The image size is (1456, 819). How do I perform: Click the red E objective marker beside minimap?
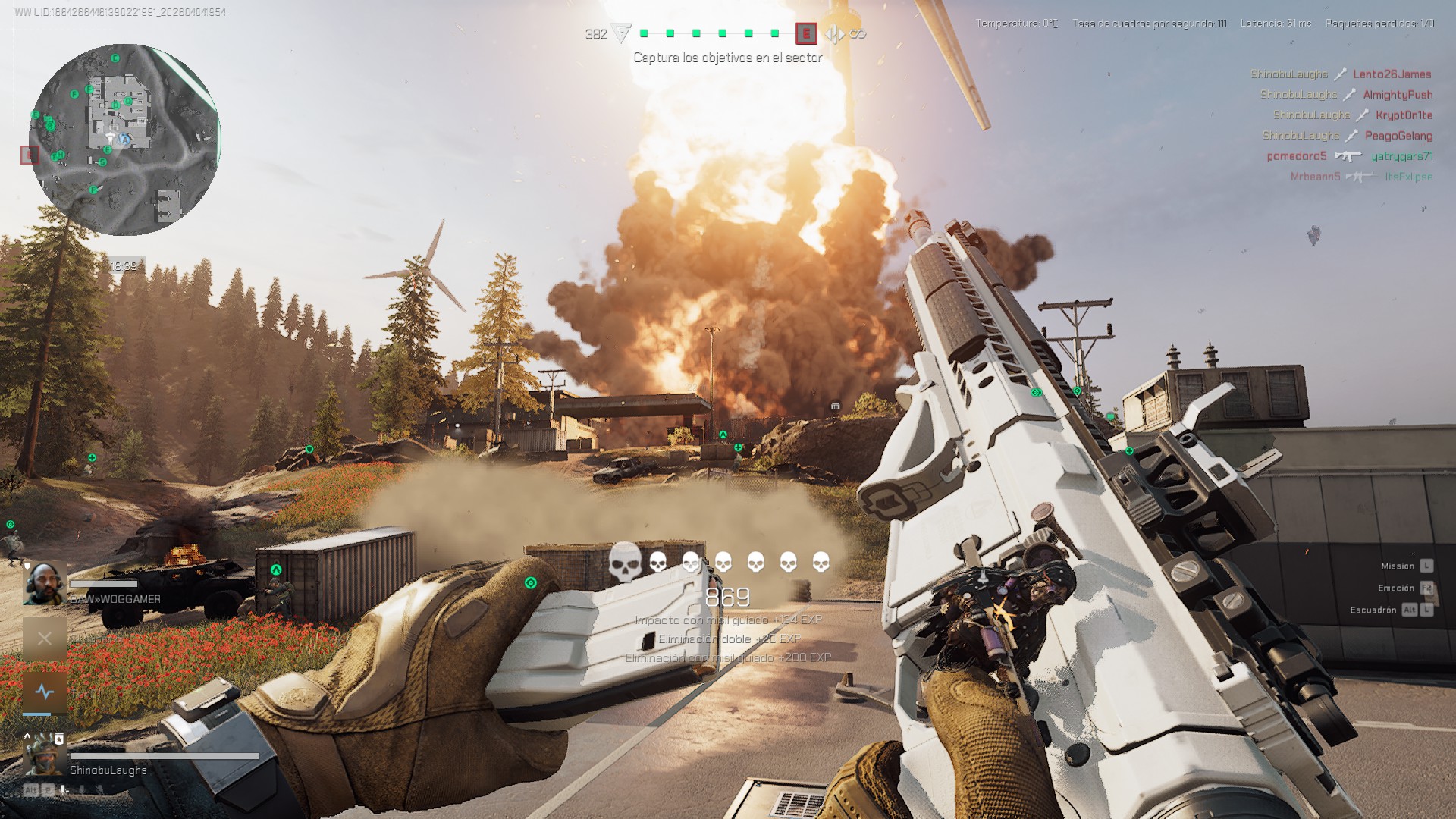[30, 155]
